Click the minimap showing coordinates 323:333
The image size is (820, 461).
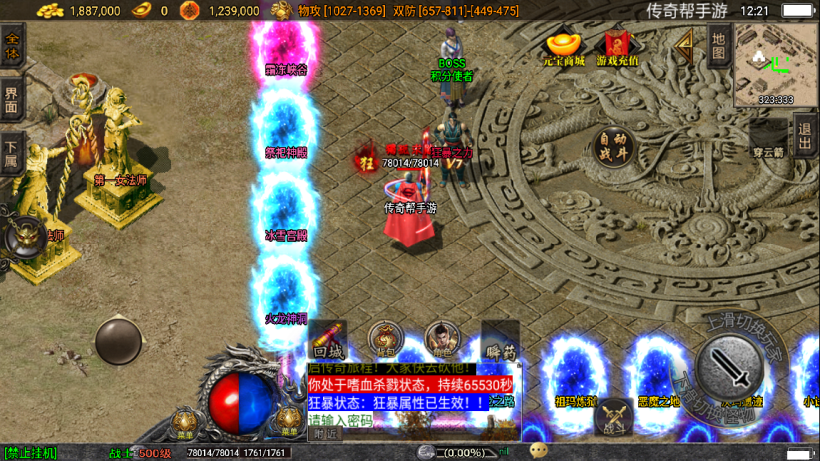pyautogui.click(x=775, y=64)
